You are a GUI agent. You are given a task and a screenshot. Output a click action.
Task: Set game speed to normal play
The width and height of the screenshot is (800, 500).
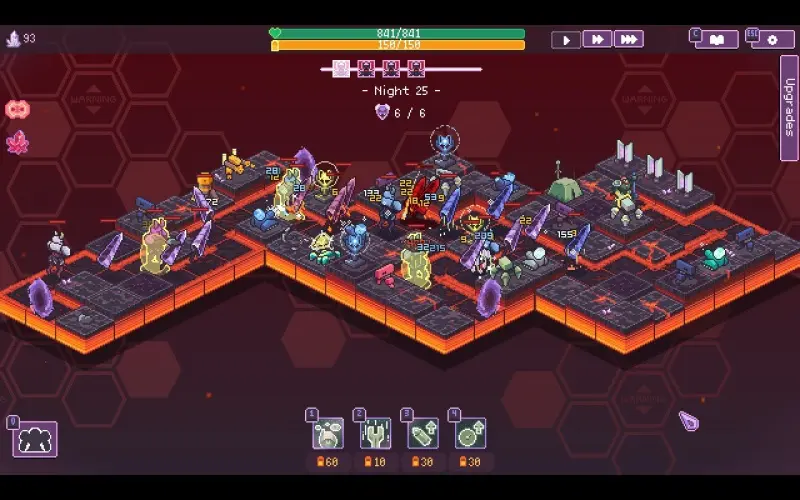[566, 40]
